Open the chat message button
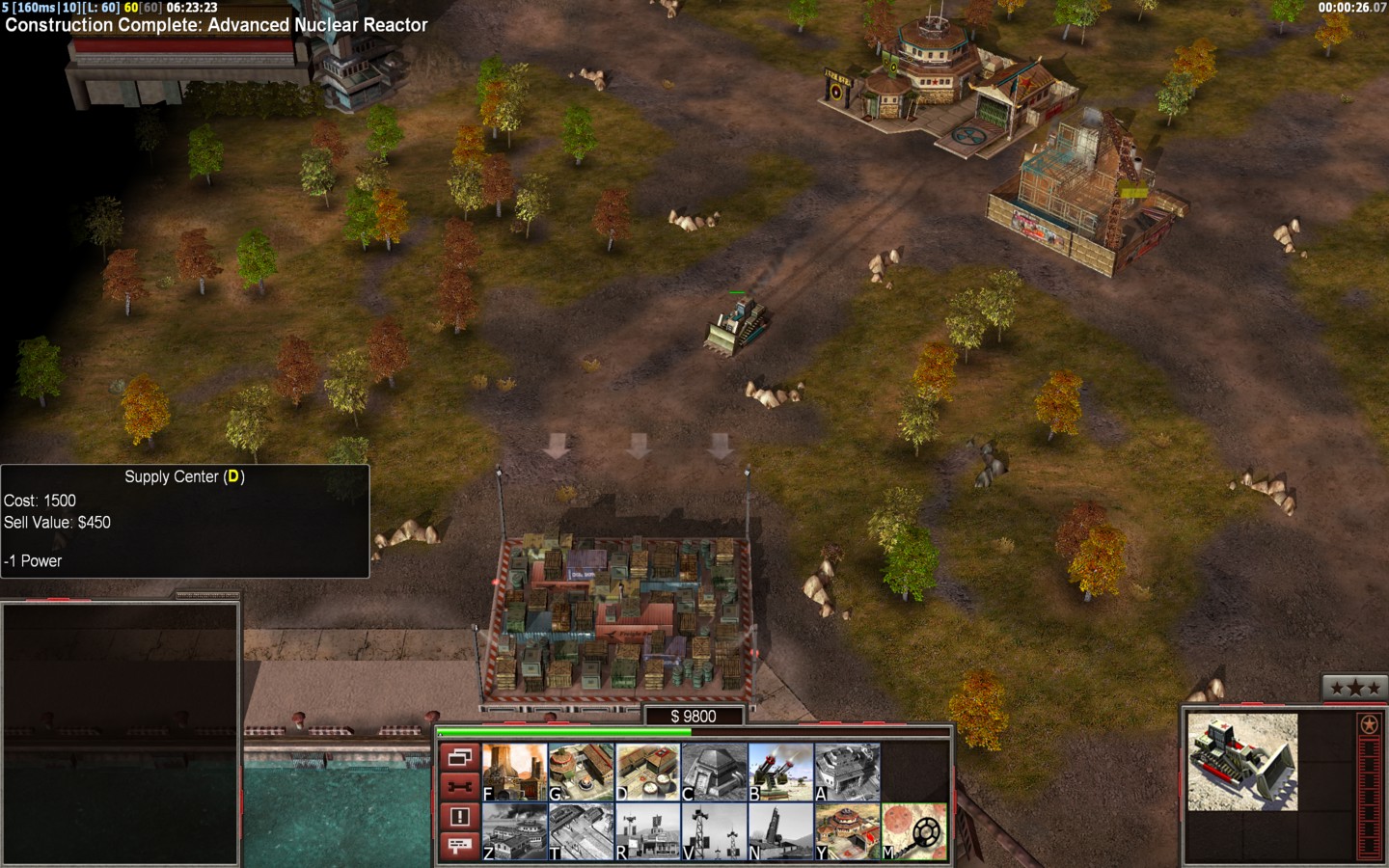The width and height of the screenshot is (1389, 868). 459,846
